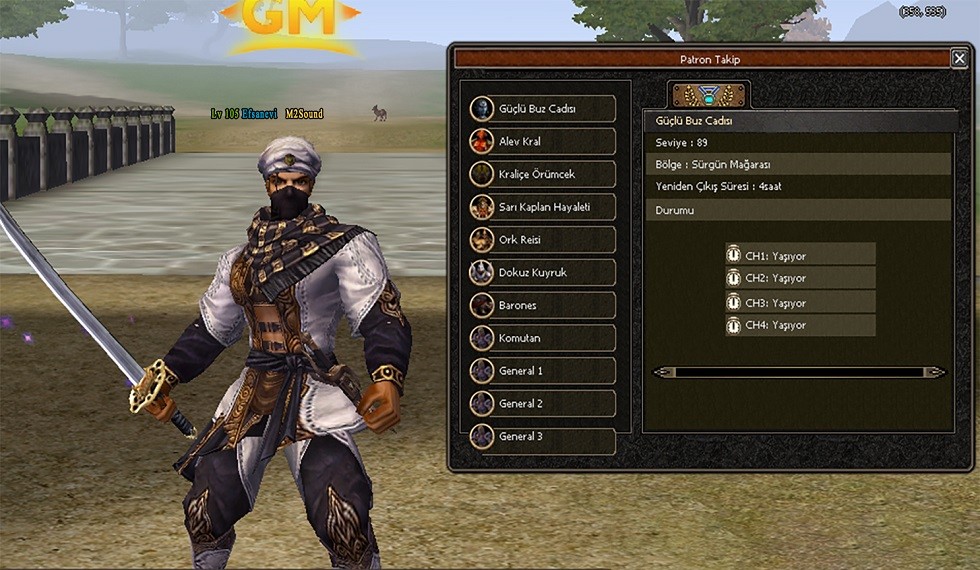Open the General 1 boss entry

pos(542,371)
